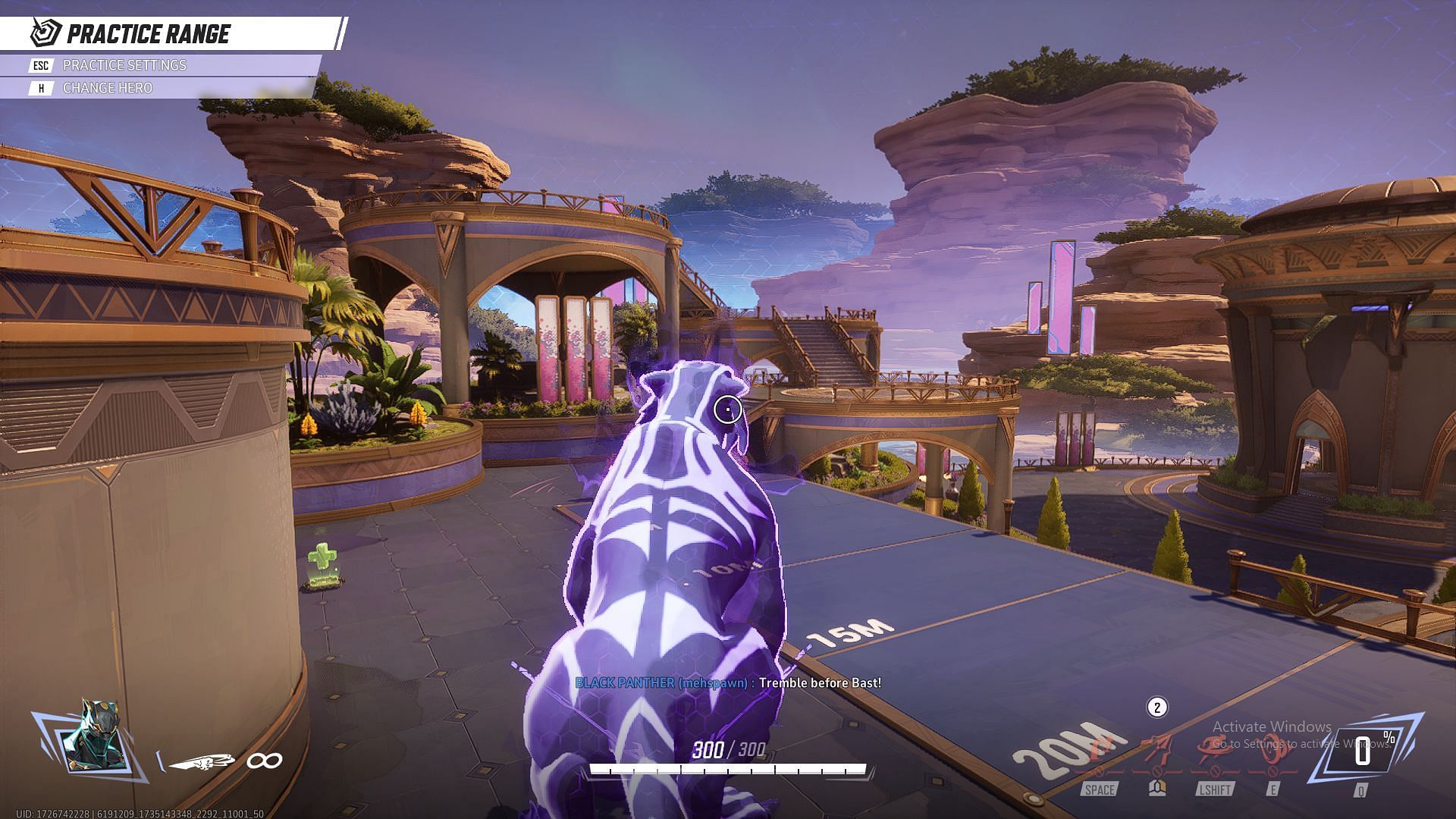Click the Practice Range title banner
1456x819 pixels.
pos(148,34)
